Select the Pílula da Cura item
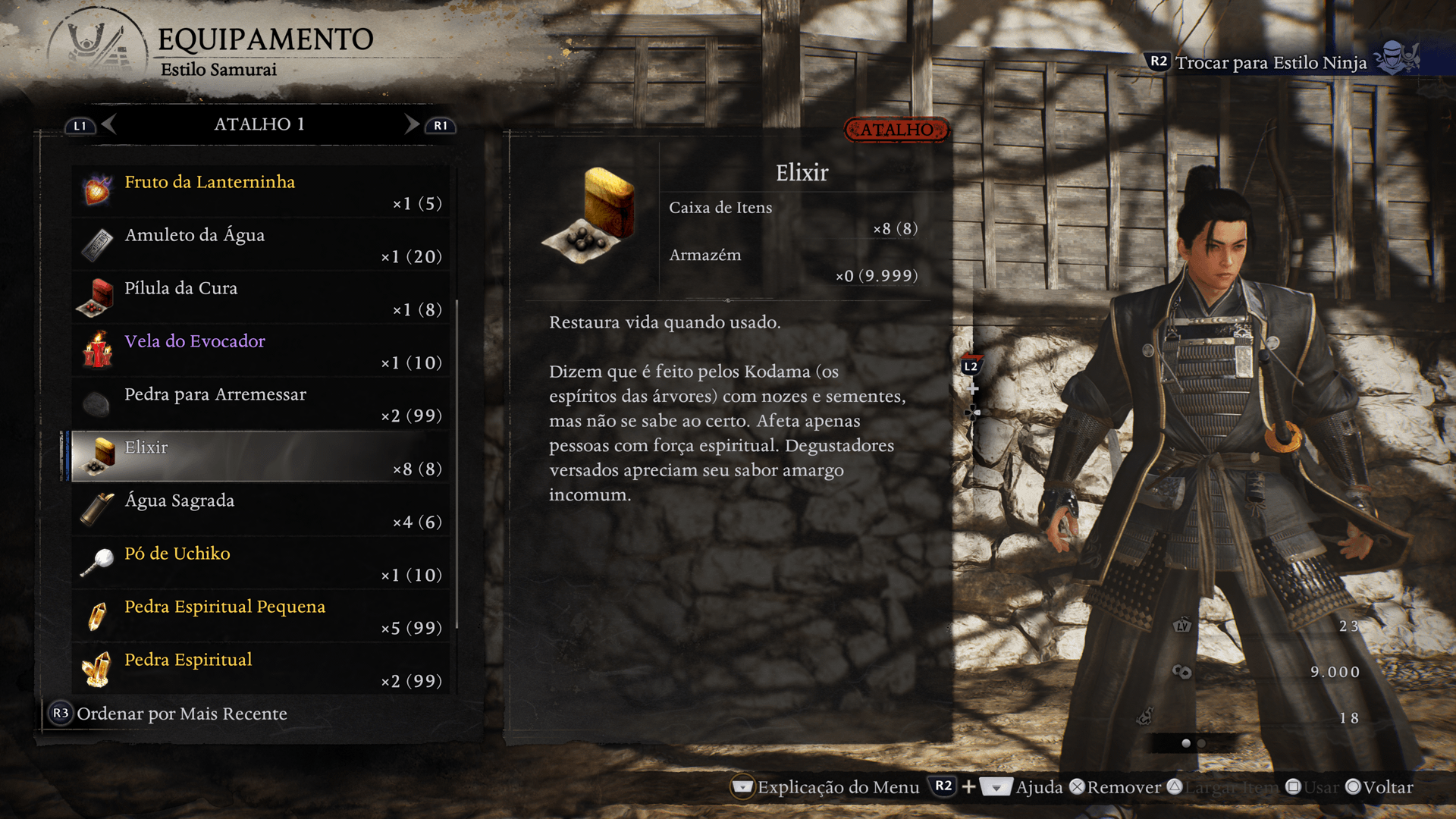 [x=260, y=298]
